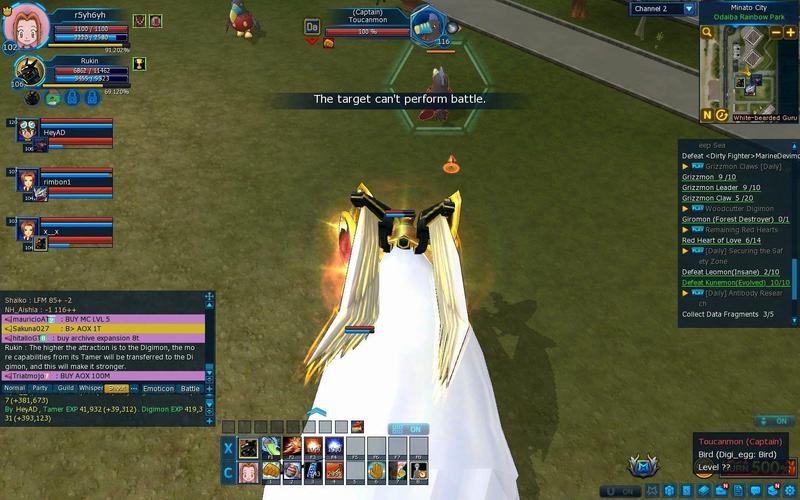Viewport: 800px width, 500px height.
Task: Select the Whisper chat tab
Action: (91, 388)
